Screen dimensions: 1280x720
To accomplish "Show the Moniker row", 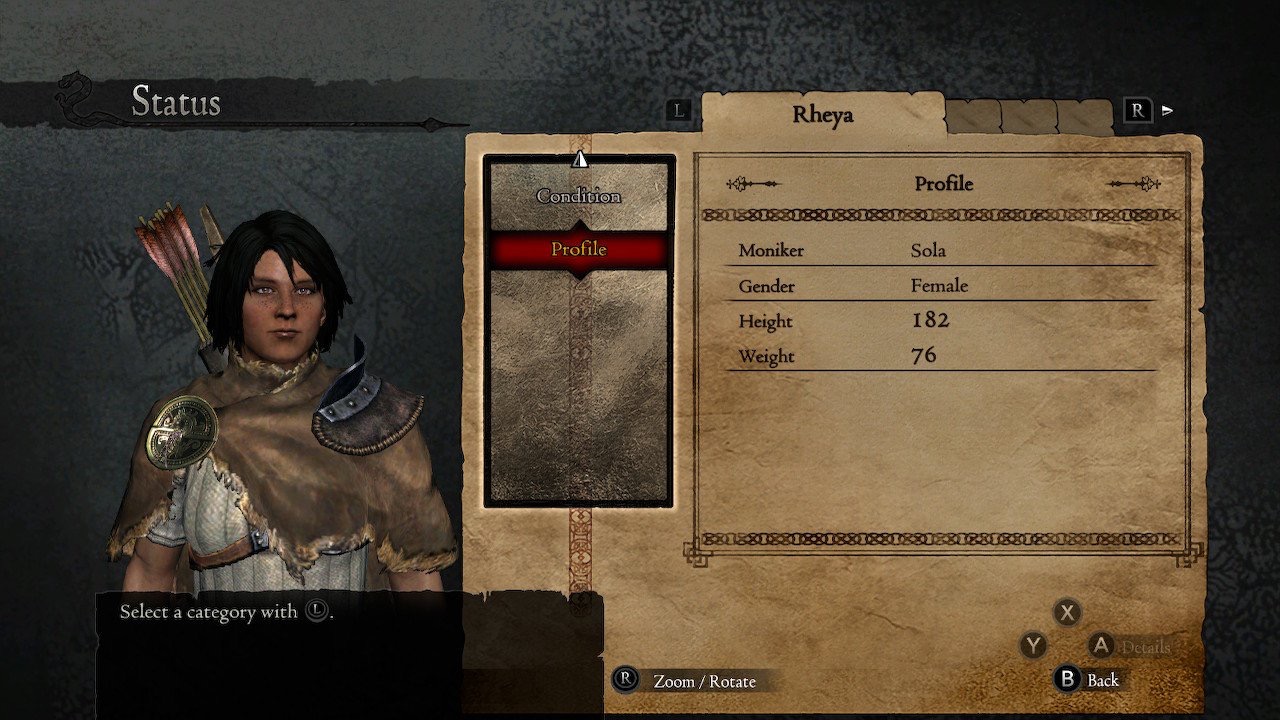I will click(x=940, y=250).
